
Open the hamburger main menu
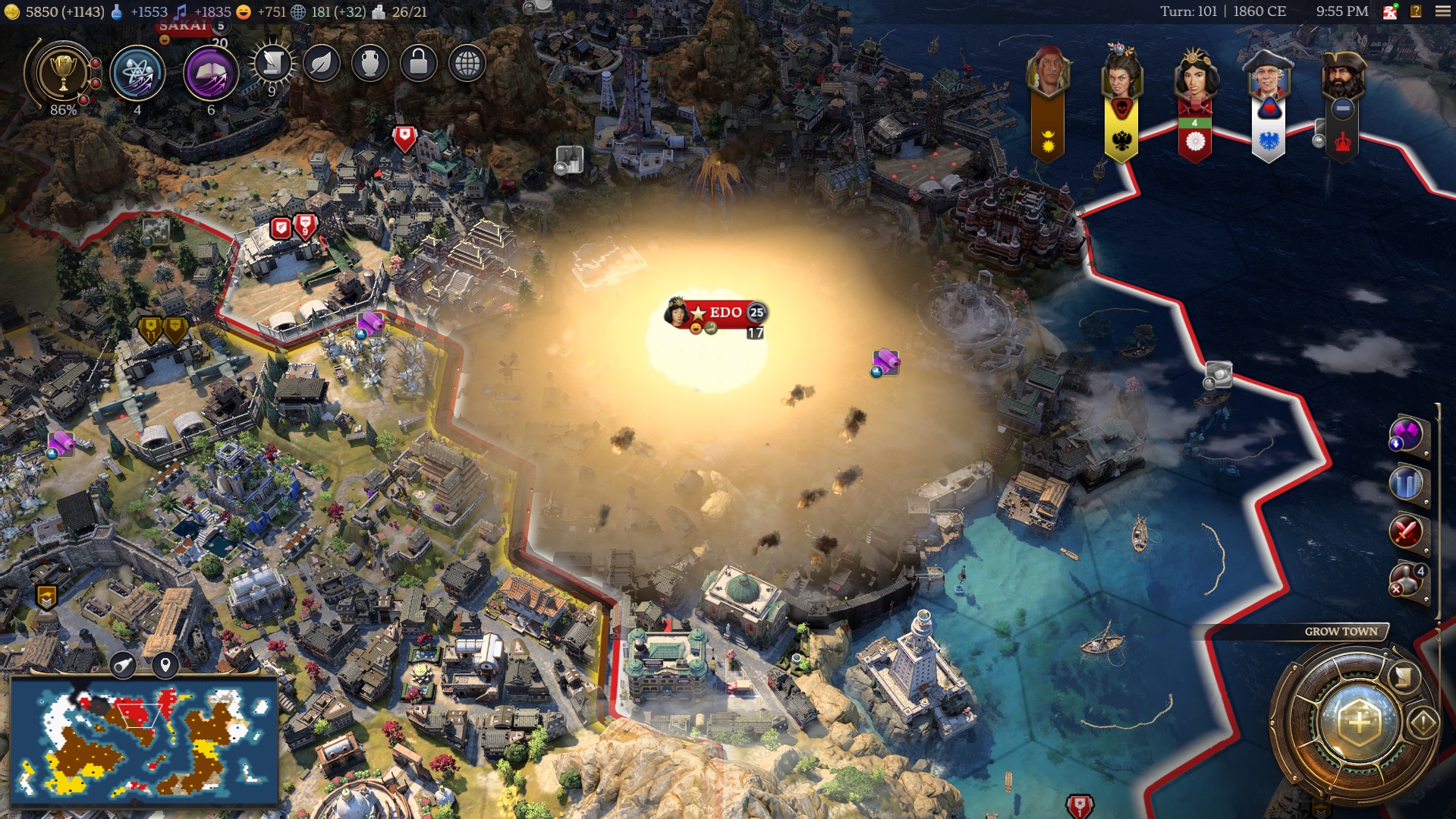tap(1442, 11)
